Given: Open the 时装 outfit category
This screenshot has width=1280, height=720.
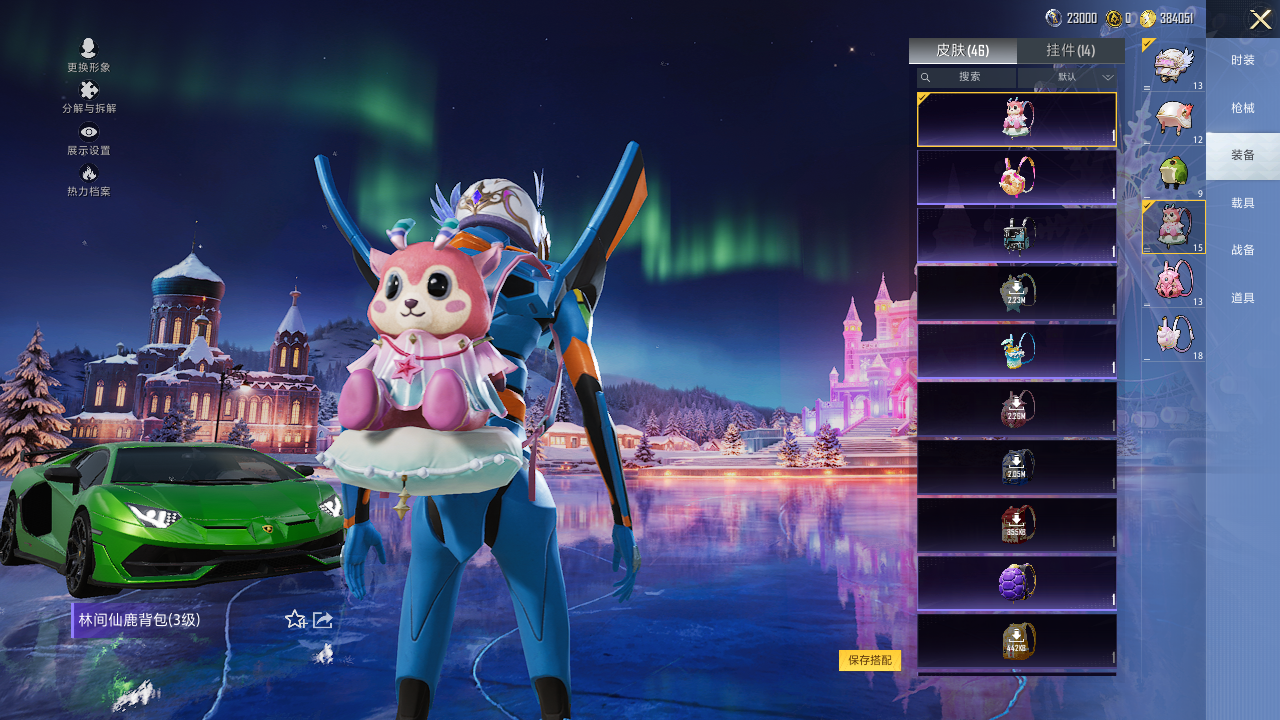Looking at the screenshot, I should (x=1243, y=60).
